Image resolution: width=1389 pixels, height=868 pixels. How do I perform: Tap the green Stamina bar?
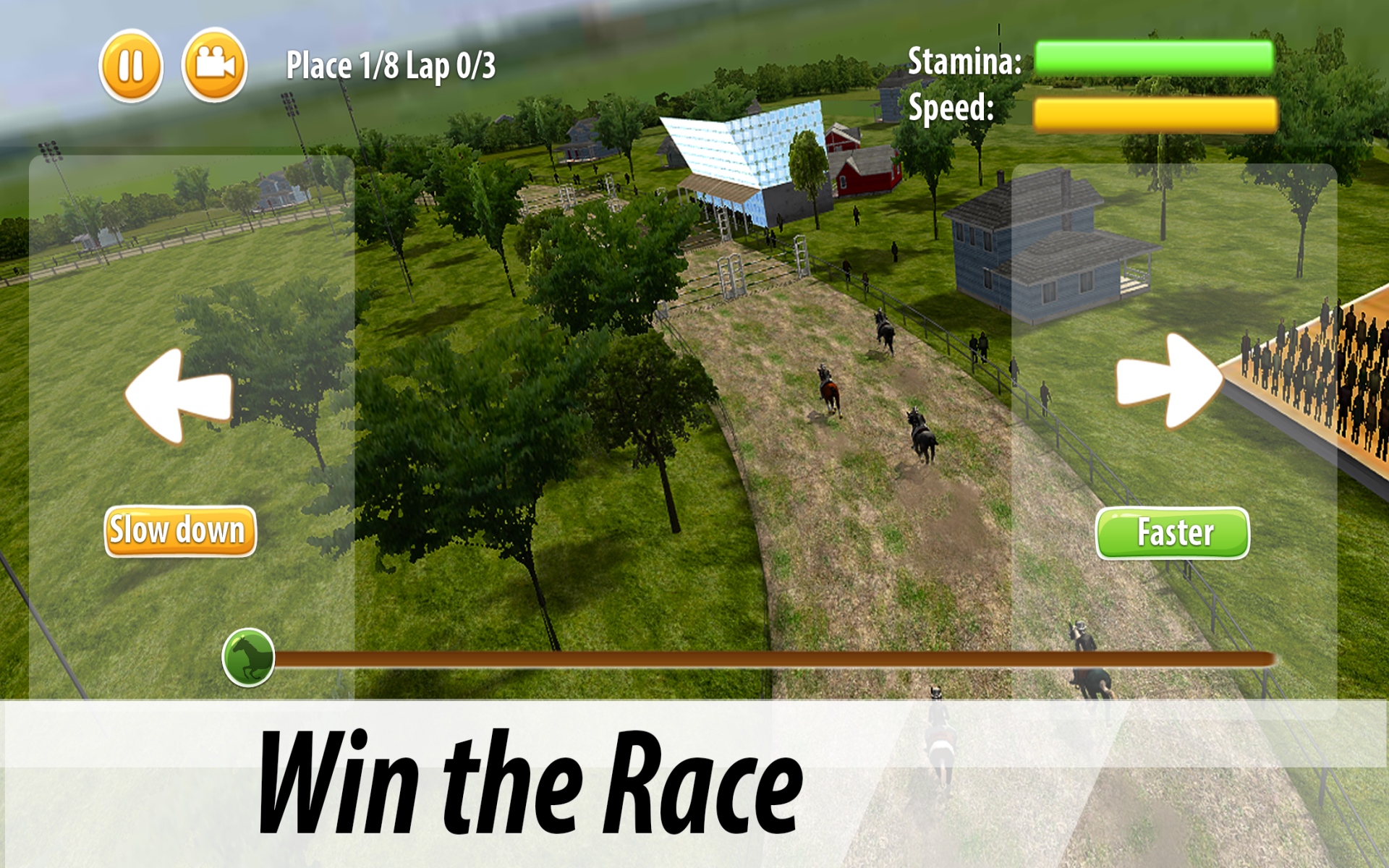[x=1154, y=56]
